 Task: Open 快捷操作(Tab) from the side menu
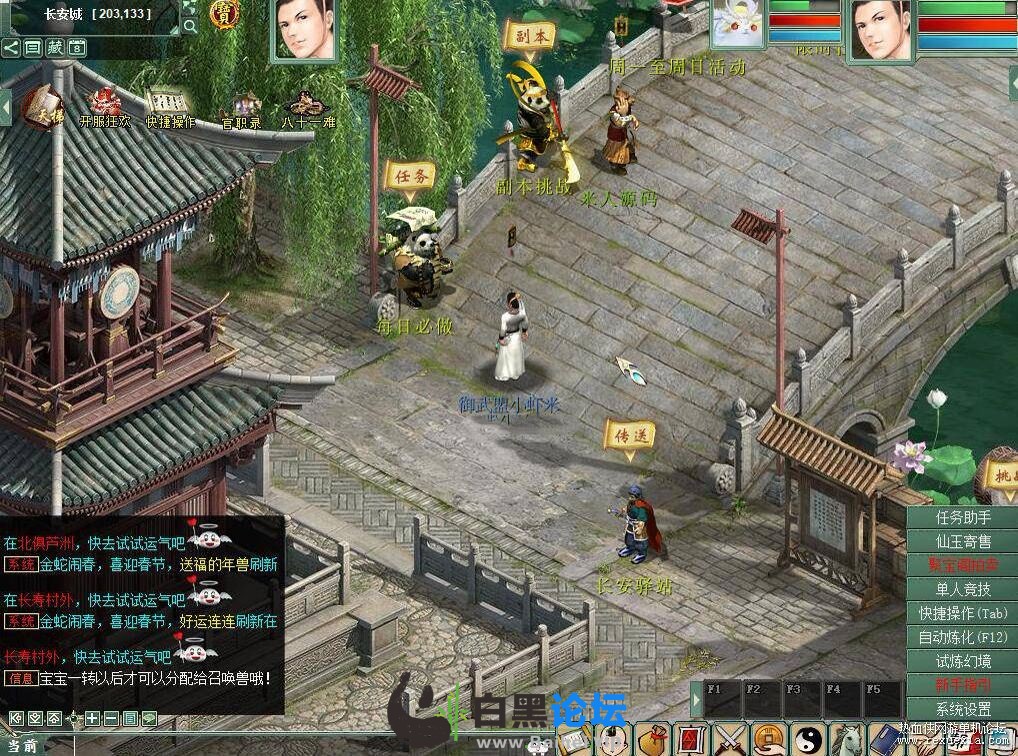click(963, 613)
